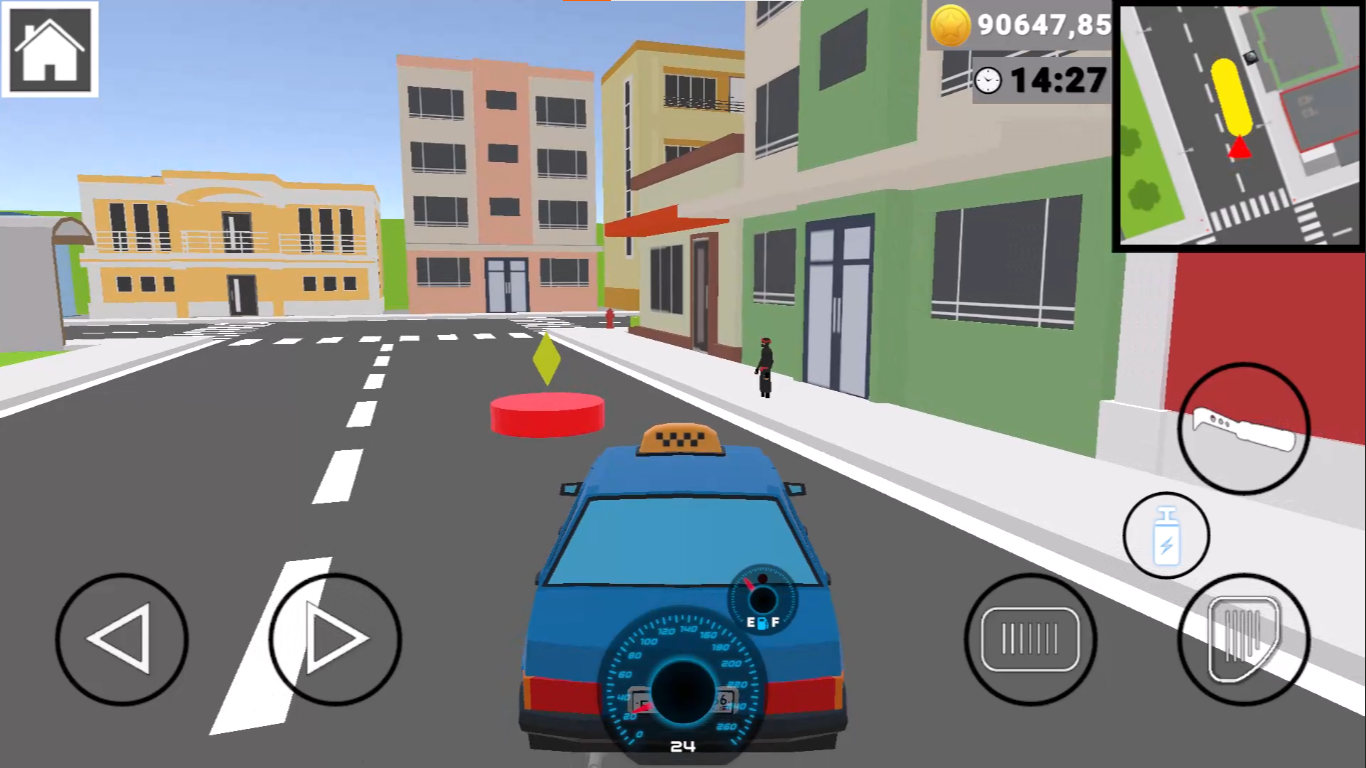Tap the left steering arrow
The image size is (1366, 768).
pyautogui.click(x=120, y=640)
